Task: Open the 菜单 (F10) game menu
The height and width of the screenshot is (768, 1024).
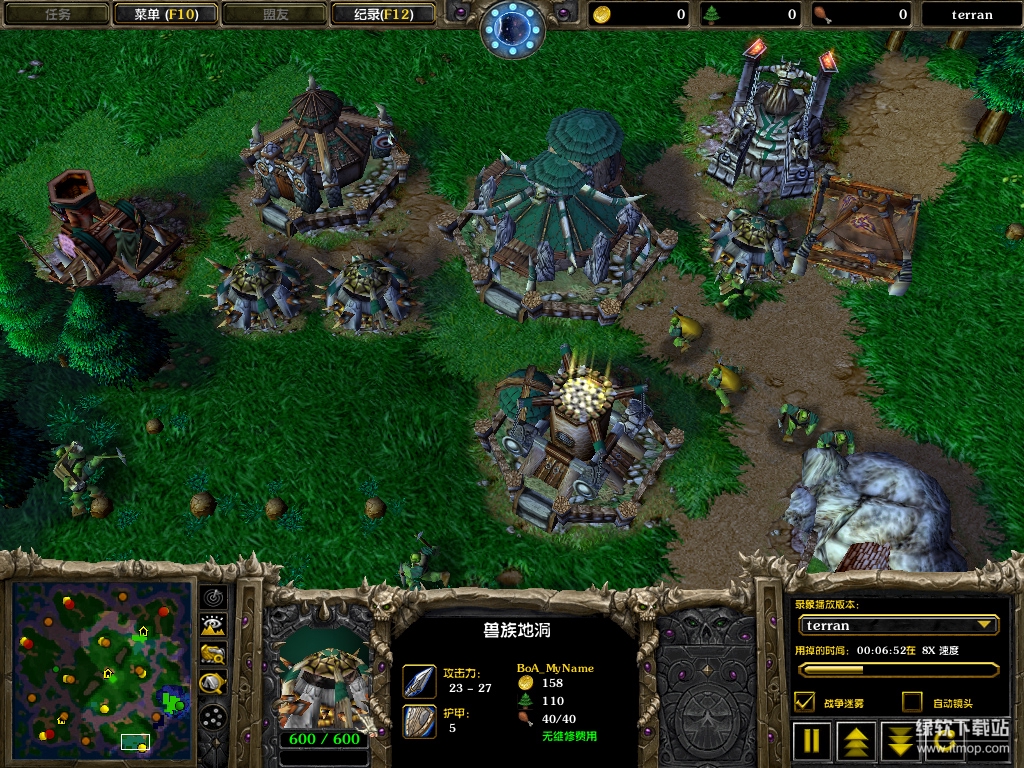Action: click(164, 14)
